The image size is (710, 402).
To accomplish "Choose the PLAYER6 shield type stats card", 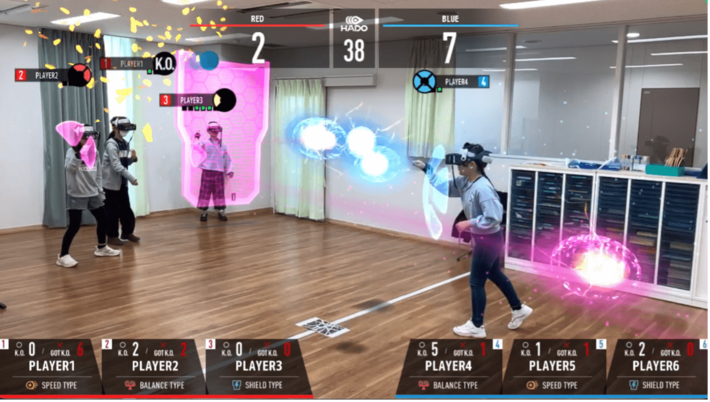I will click(658, 366).
